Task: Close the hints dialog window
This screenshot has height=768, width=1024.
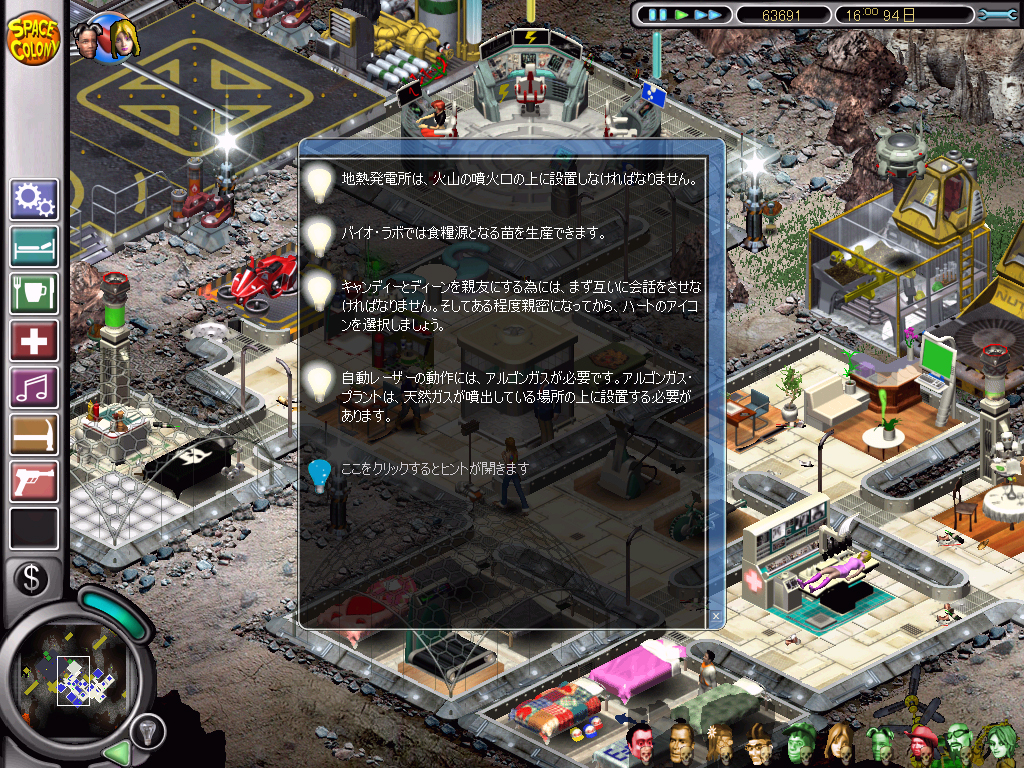Action: pos(715,615)
